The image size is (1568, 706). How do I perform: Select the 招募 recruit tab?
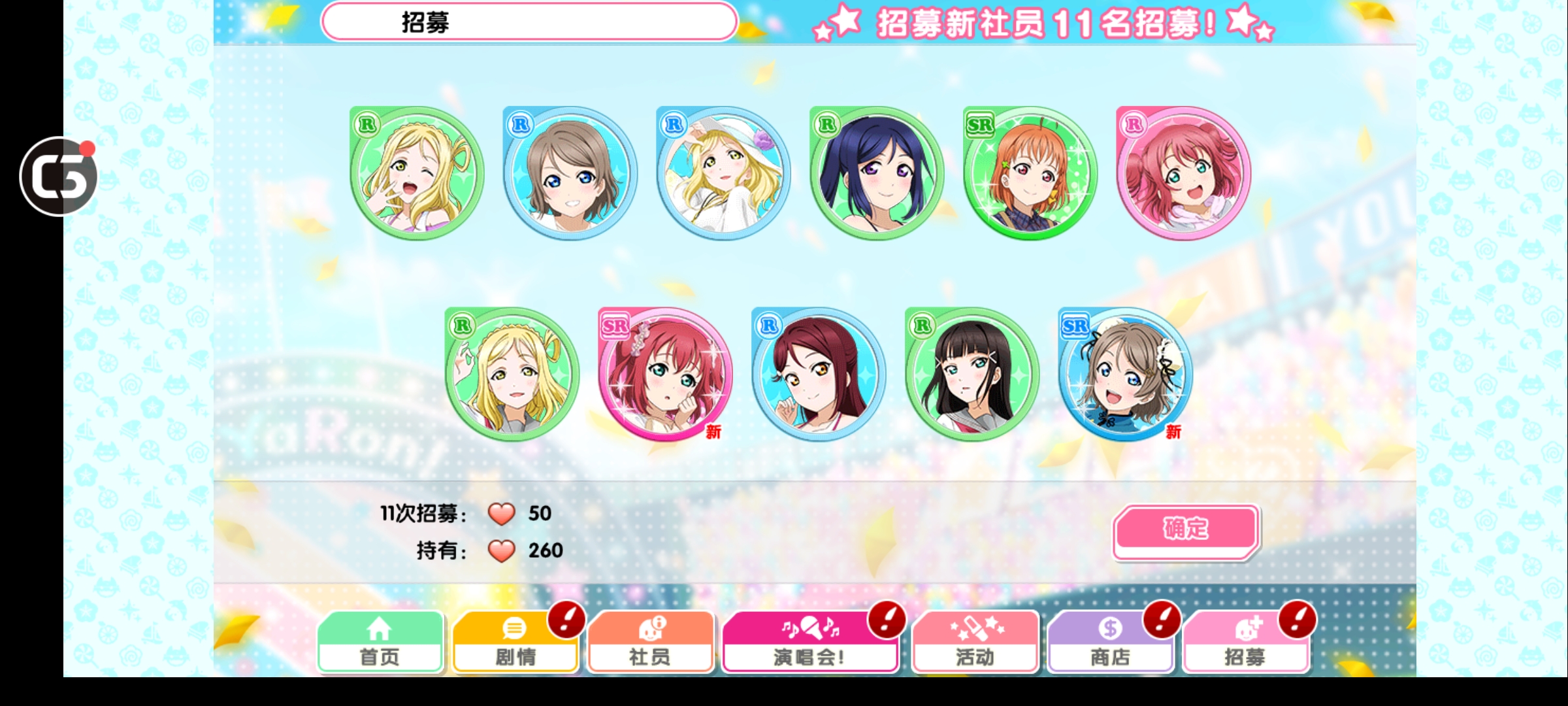coord(1245,643)
